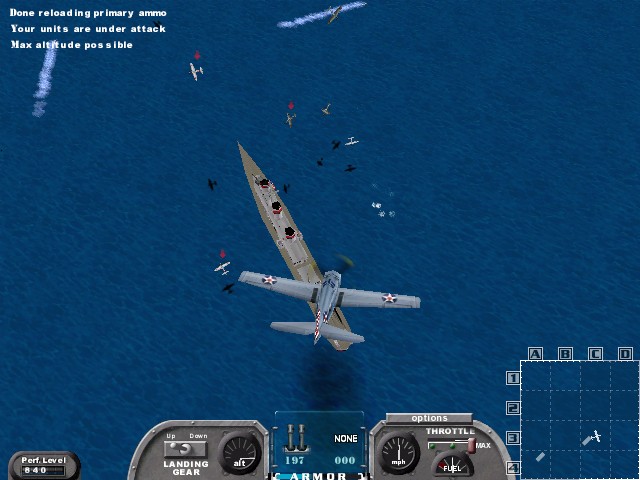Adjust the throttle slider
The height and width of the screenshot is (480, 640).
pos(470,444)
